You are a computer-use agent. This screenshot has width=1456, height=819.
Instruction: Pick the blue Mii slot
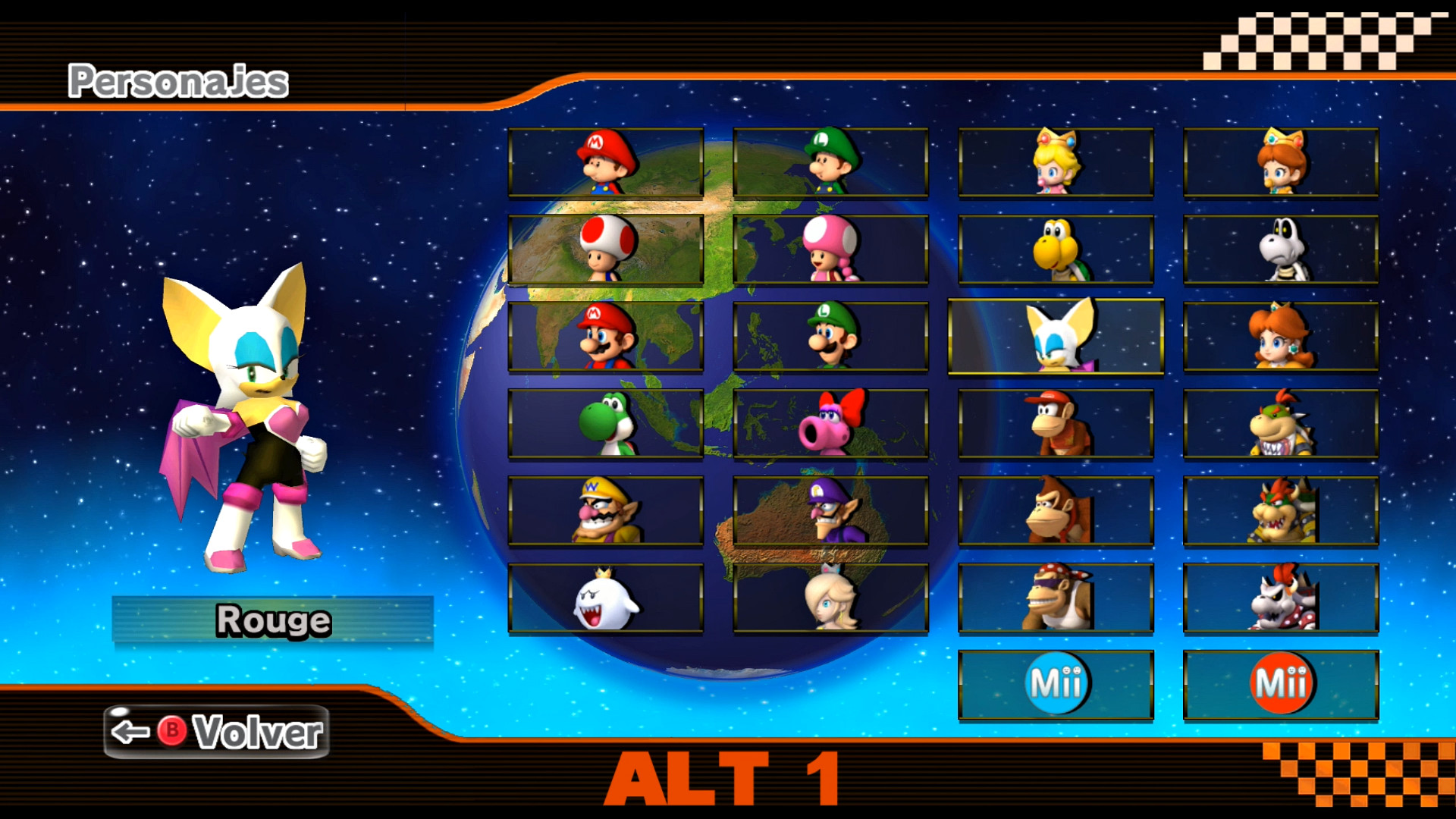tap(1054, 681)
